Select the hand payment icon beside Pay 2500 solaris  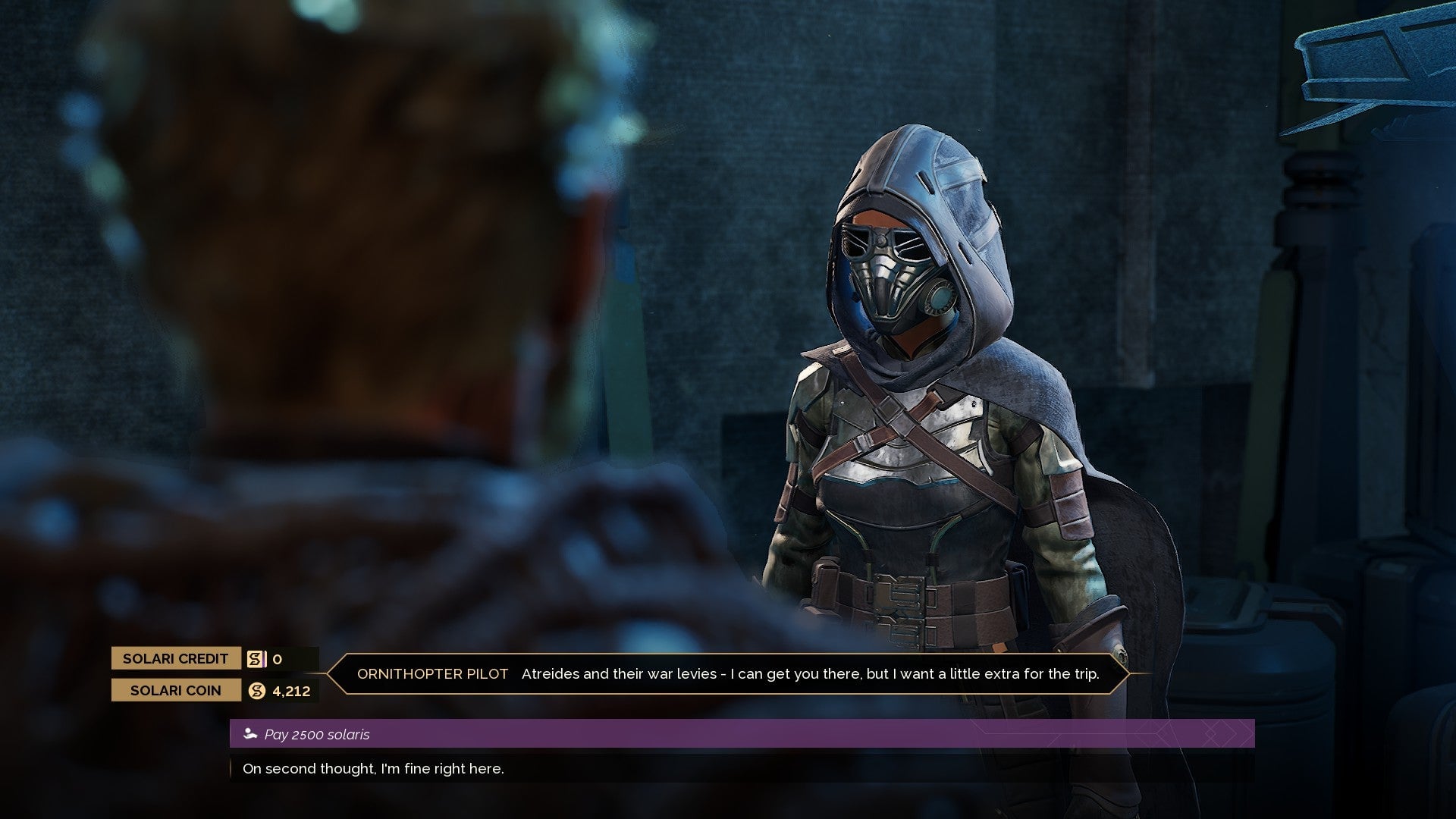[x=250, y=733]
